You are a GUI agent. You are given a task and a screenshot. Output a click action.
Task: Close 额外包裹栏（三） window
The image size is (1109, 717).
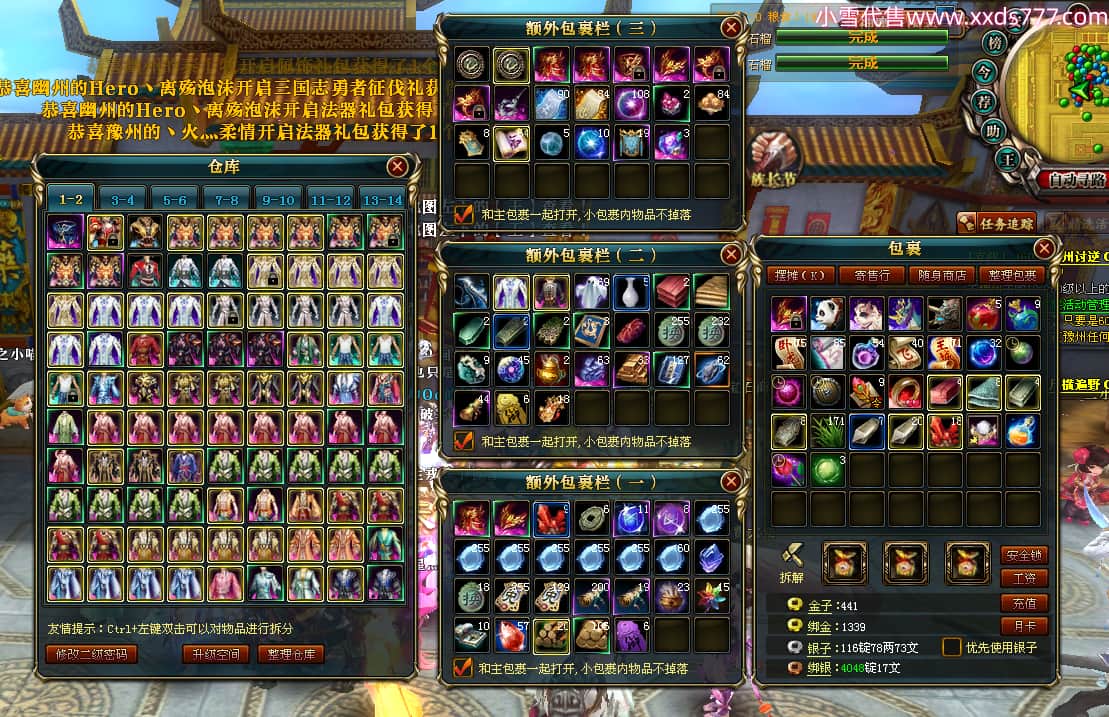coord(732,28)
